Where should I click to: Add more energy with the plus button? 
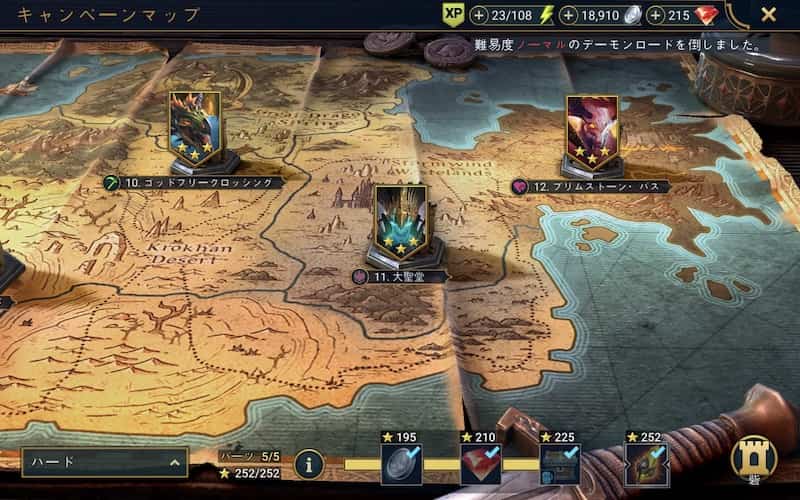pyautogui.click(x=479, y=15)
